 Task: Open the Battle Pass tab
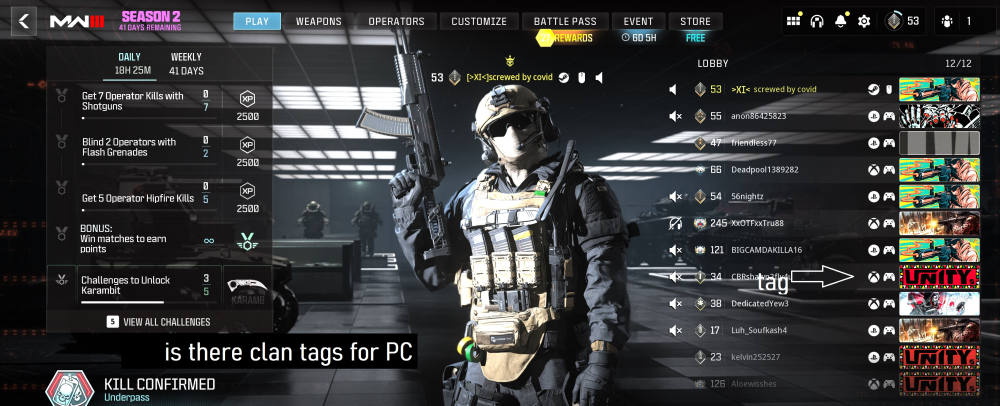point(565,21)
